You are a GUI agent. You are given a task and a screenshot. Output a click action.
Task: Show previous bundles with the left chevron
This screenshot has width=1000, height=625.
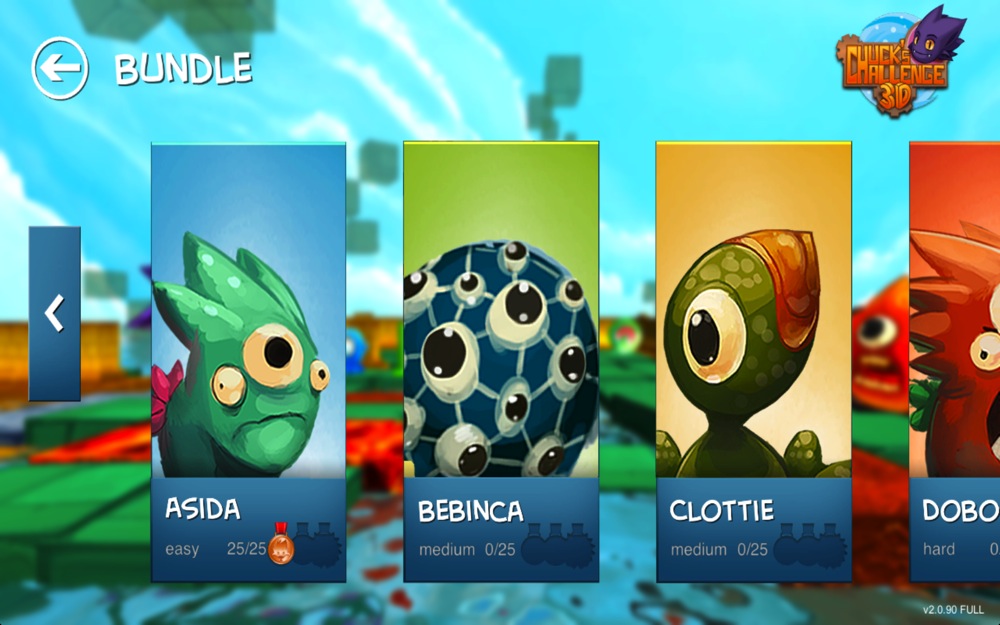[x=54, y=313]
